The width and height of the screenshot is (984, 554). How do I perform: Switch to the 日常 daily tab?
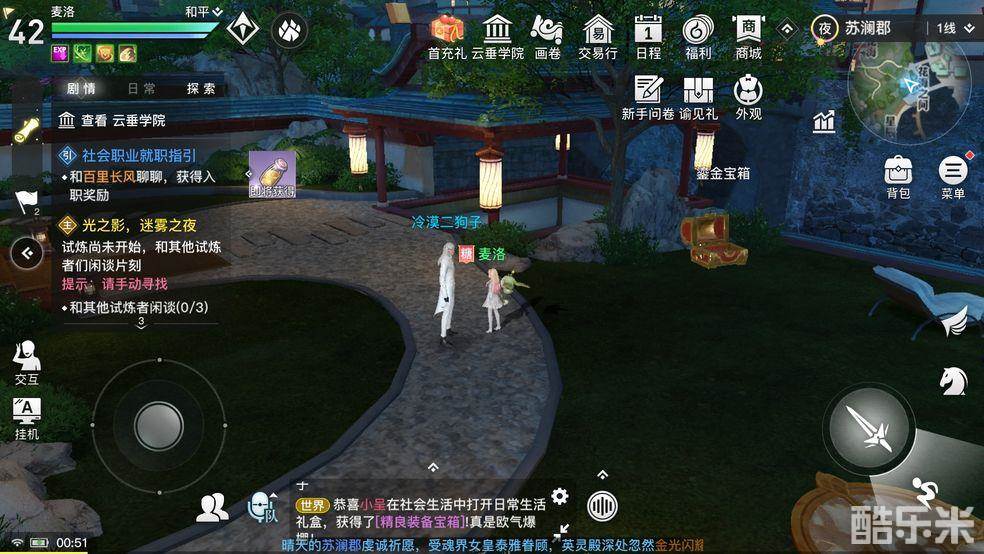coord(142,88)
